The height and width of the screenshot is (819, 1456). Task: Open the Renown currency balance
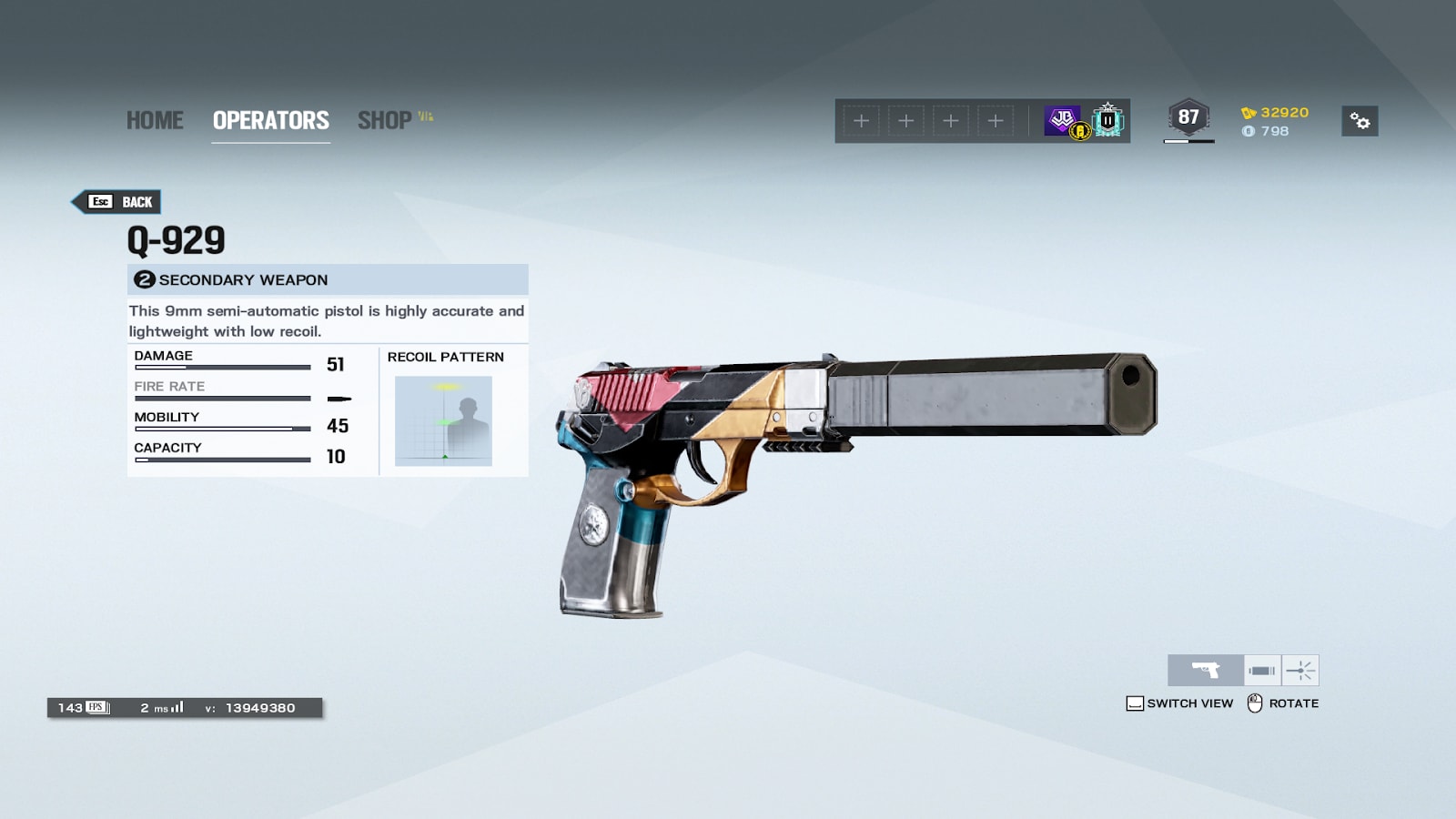tap(1275, 113)
